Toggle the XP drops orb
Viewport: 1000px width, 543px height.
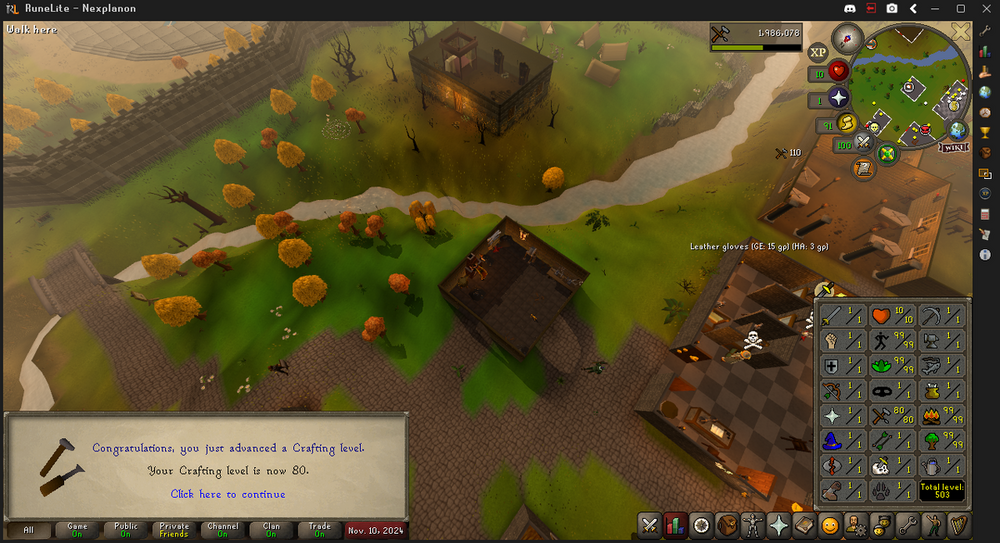click(x=818, y=52)
